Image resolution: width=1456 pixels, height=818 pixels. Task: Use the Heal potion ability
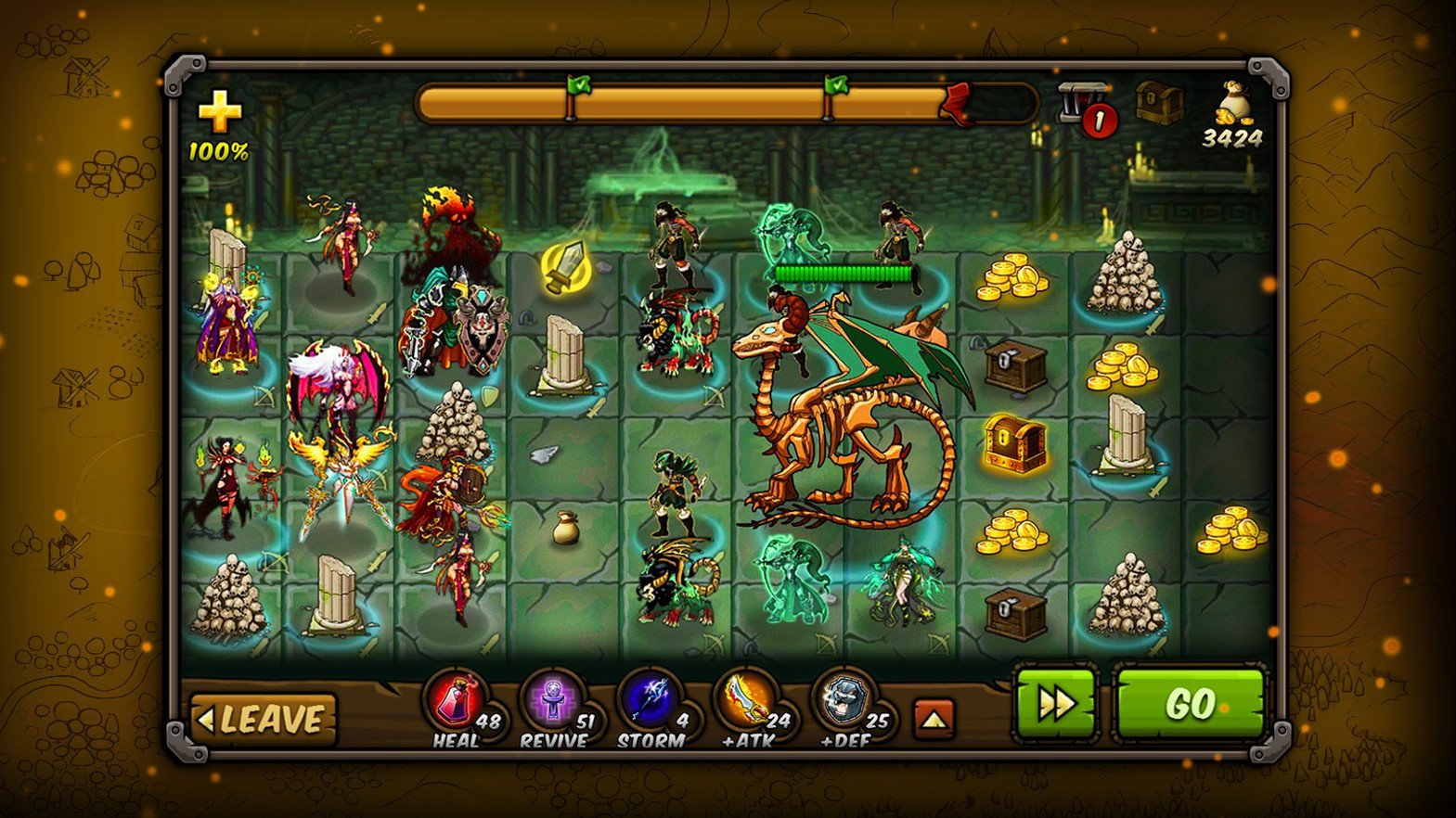coord(456,700)
